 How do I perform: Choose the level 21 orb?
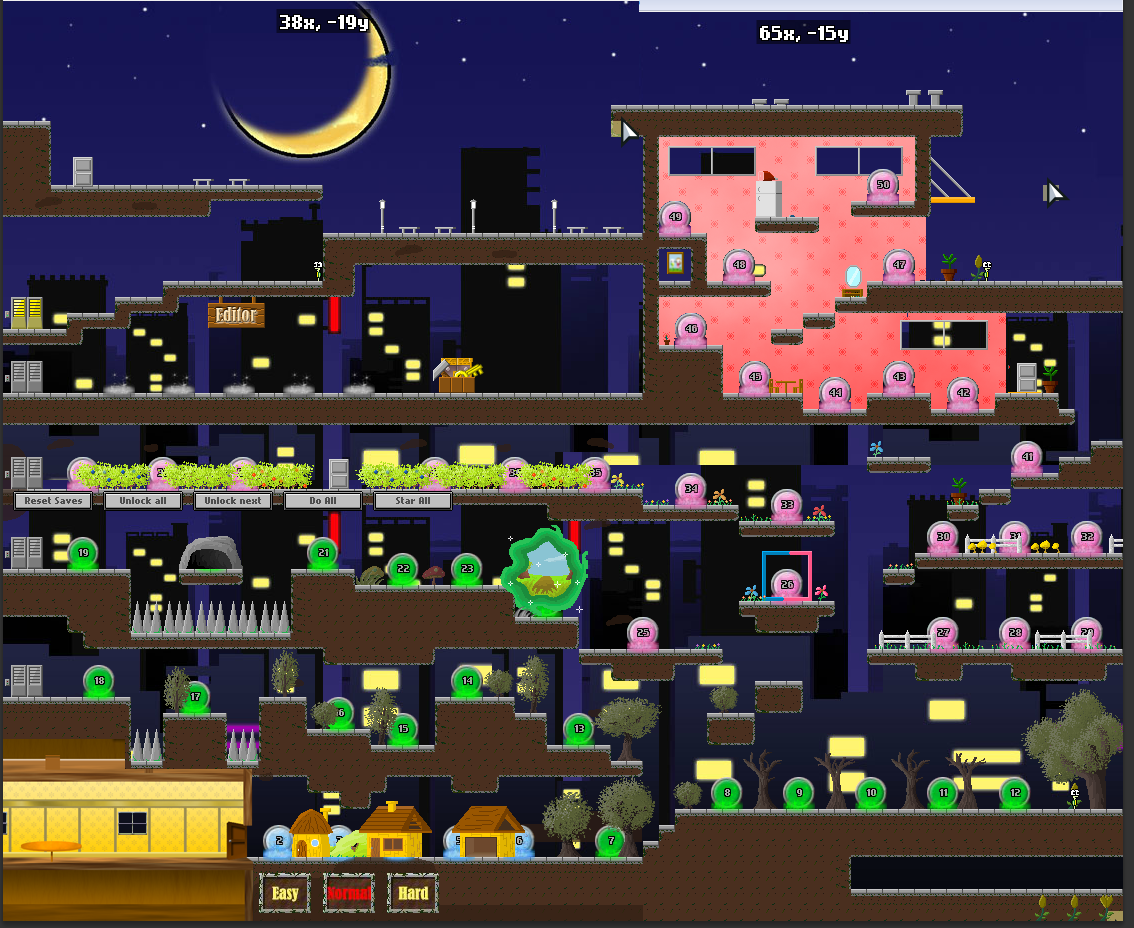[x=323, y=552]
